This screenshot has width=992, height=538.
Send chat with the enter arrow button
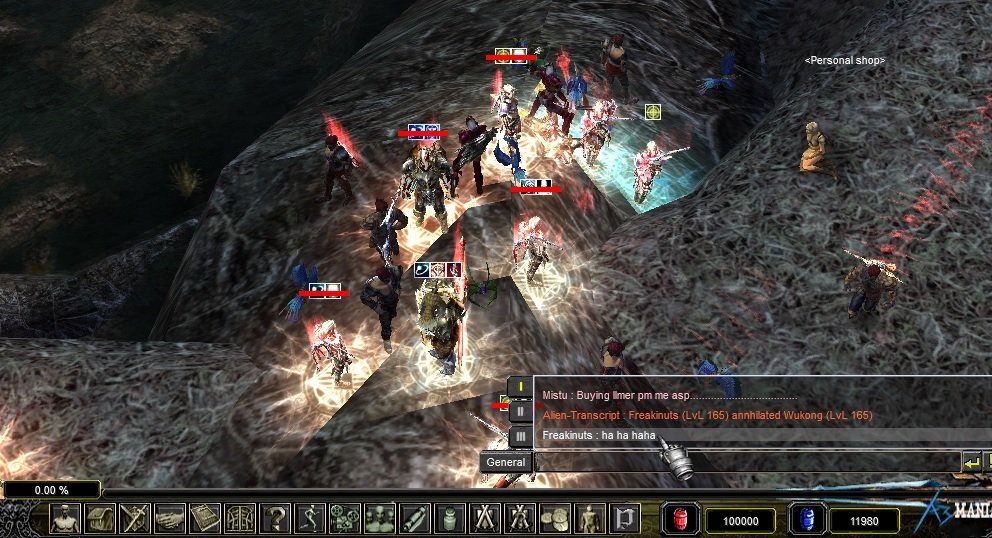tap(972, 462)
